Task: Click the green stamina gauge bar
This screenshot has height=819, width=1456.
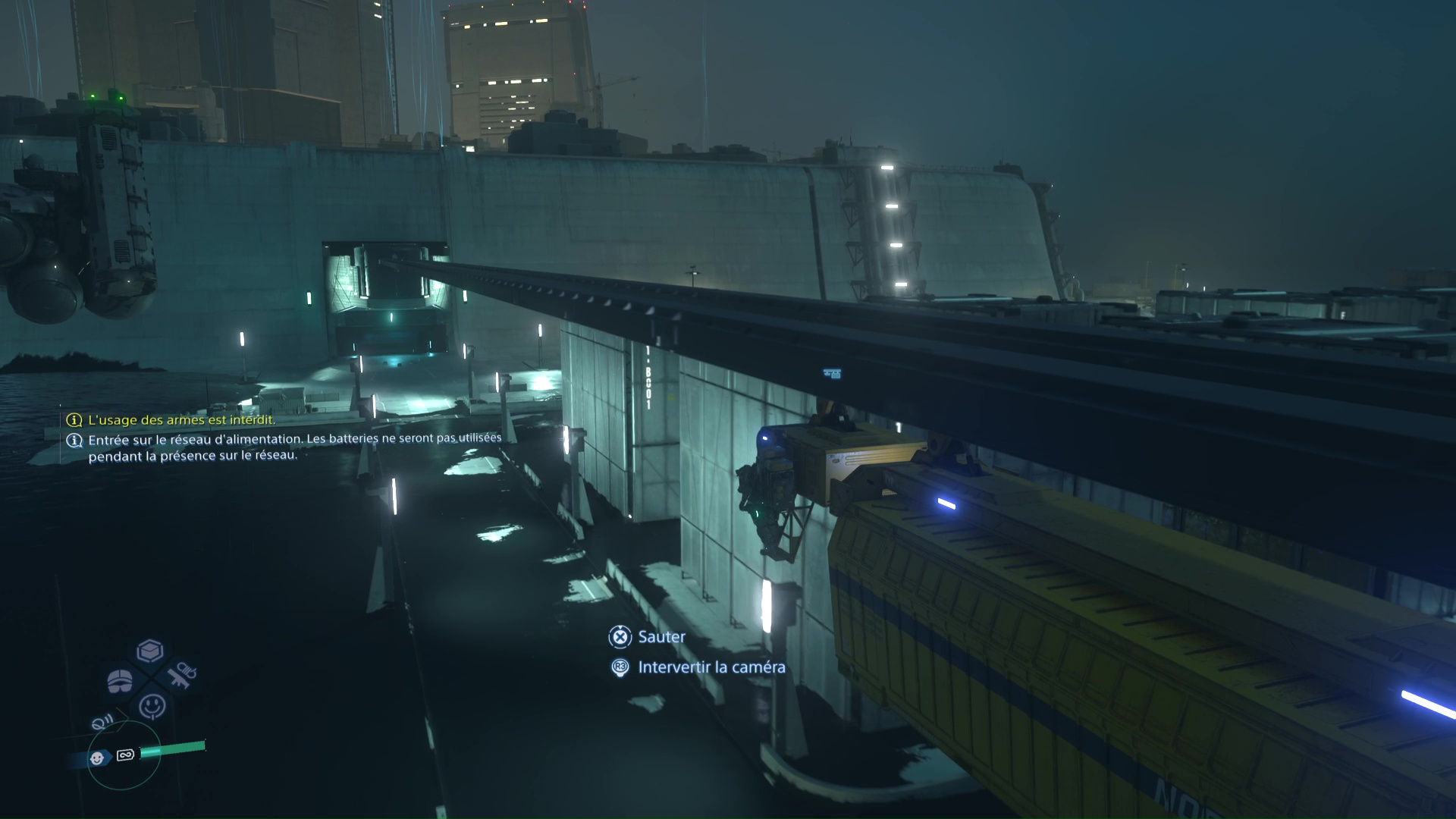Action: [174, 747]
